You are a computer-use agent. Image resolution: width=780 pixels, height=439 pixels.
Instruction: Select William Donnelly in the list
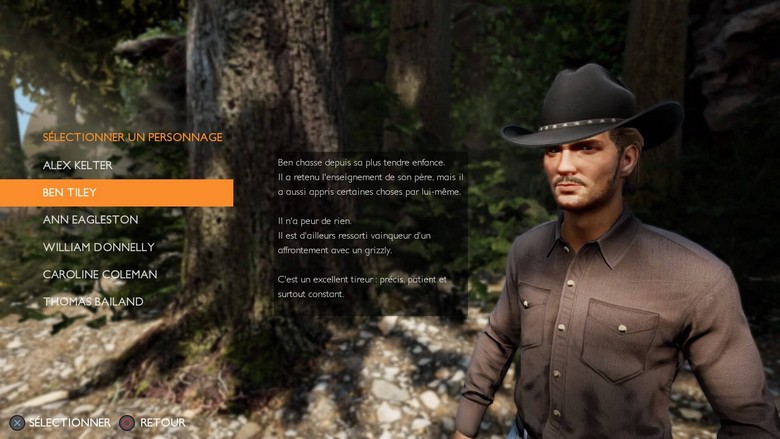click(98, 247)
